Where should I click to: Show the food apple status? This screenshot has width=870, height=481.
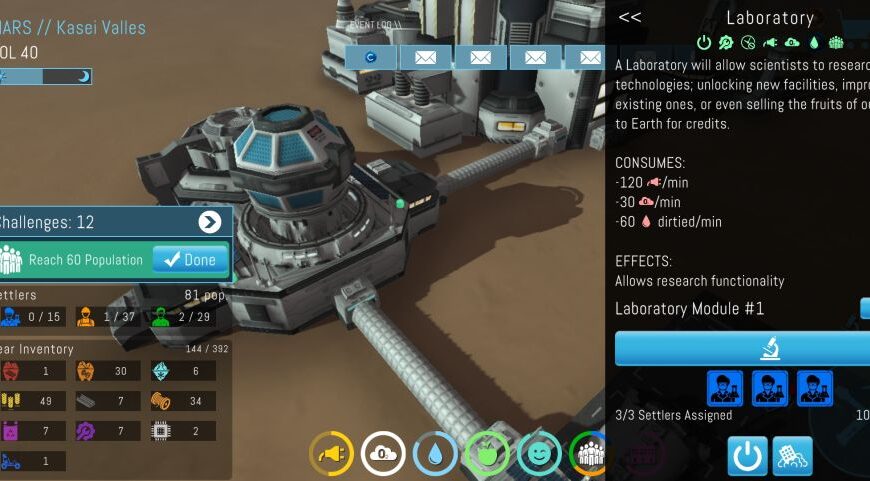[487, 453]
